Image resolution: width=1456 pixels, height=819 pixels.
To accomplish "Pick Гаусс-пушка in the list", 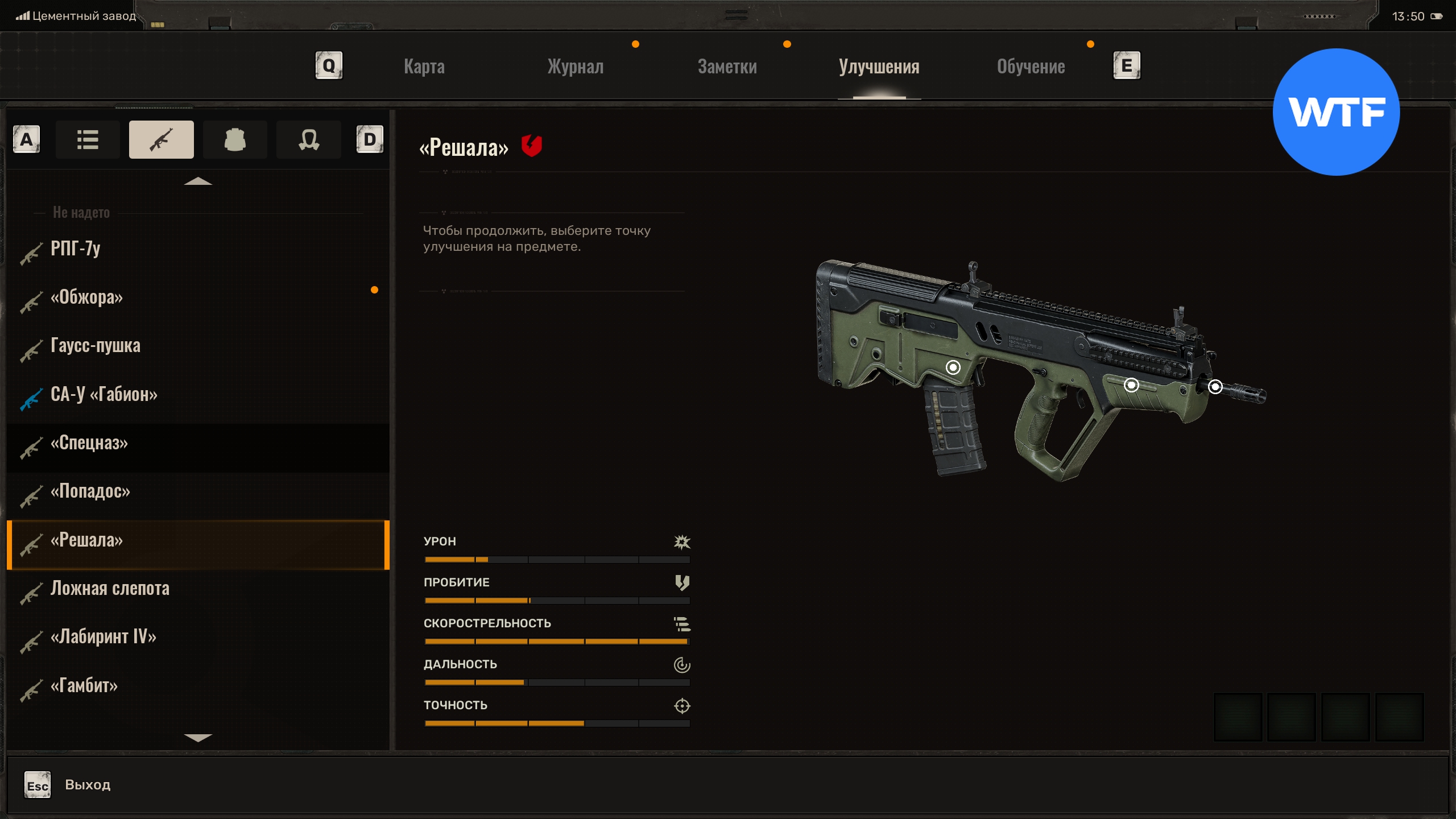I will tap(95, 345).
